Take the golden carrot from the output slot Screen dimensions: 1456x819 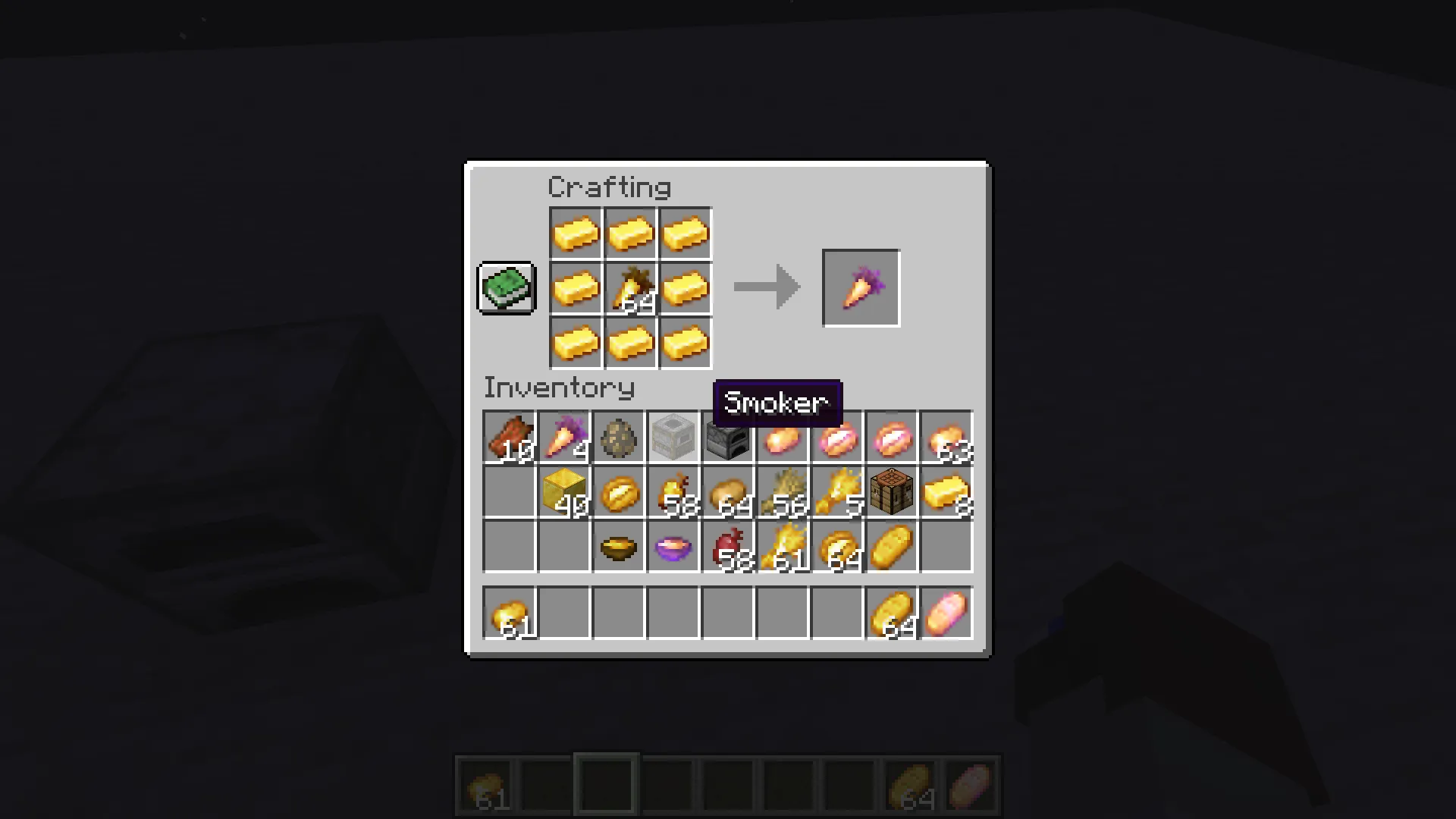(x=860, y=287)
